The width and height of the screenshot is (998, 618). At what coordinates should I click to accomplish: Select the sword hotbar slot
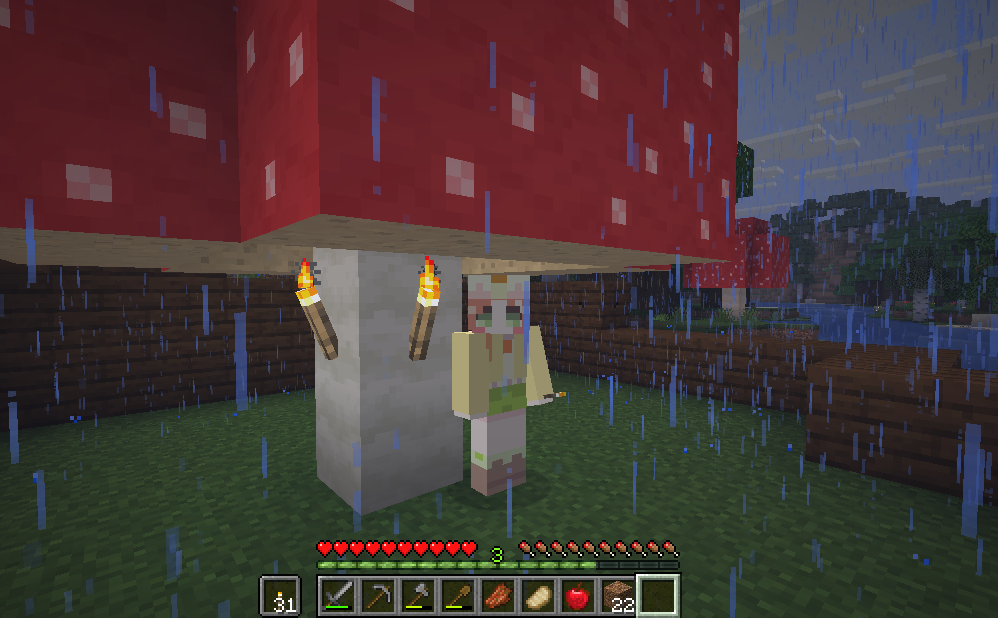click(339, 596)
